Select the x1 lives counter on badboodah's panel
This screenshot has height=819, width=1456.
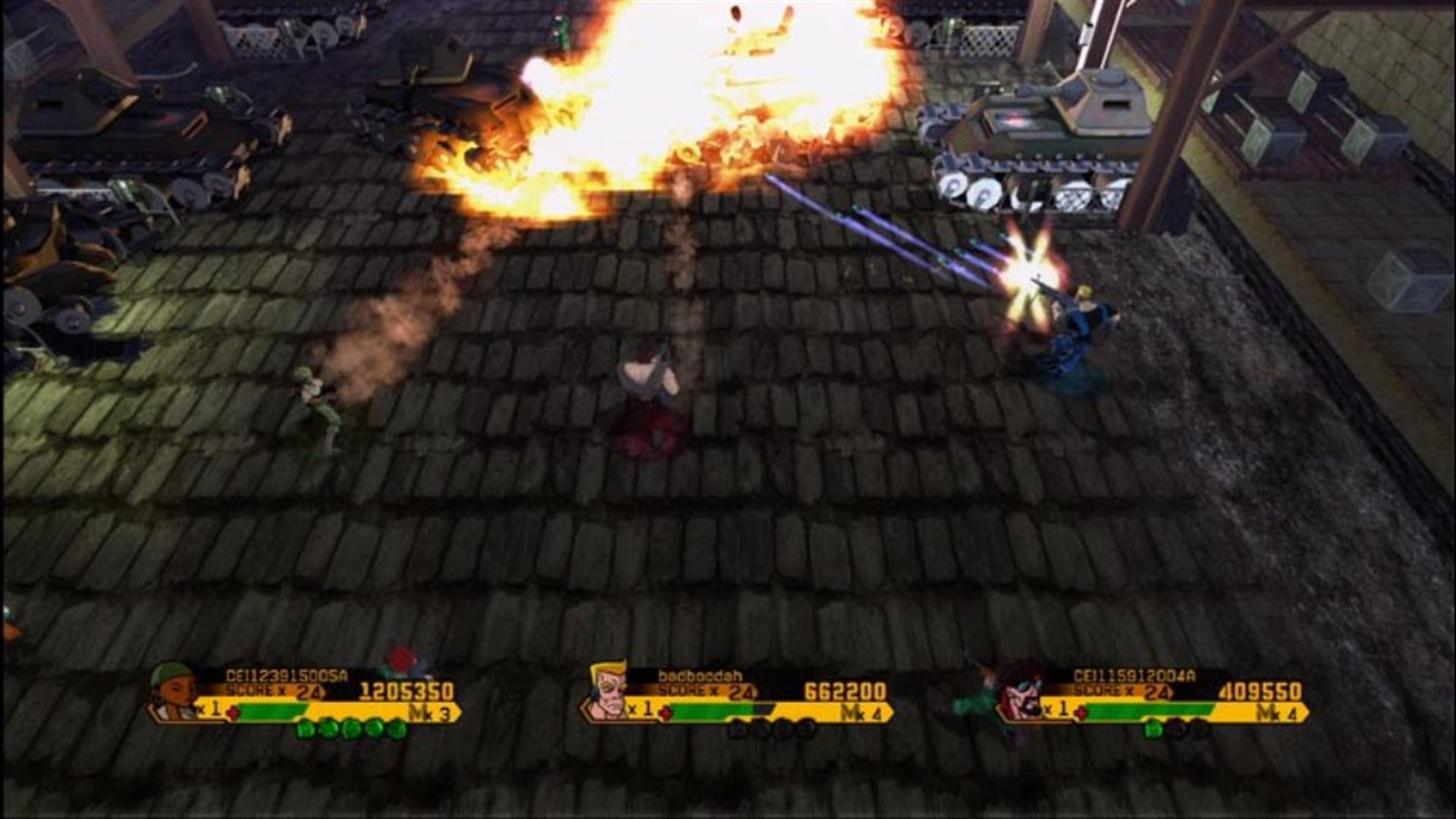pos(642,708)
